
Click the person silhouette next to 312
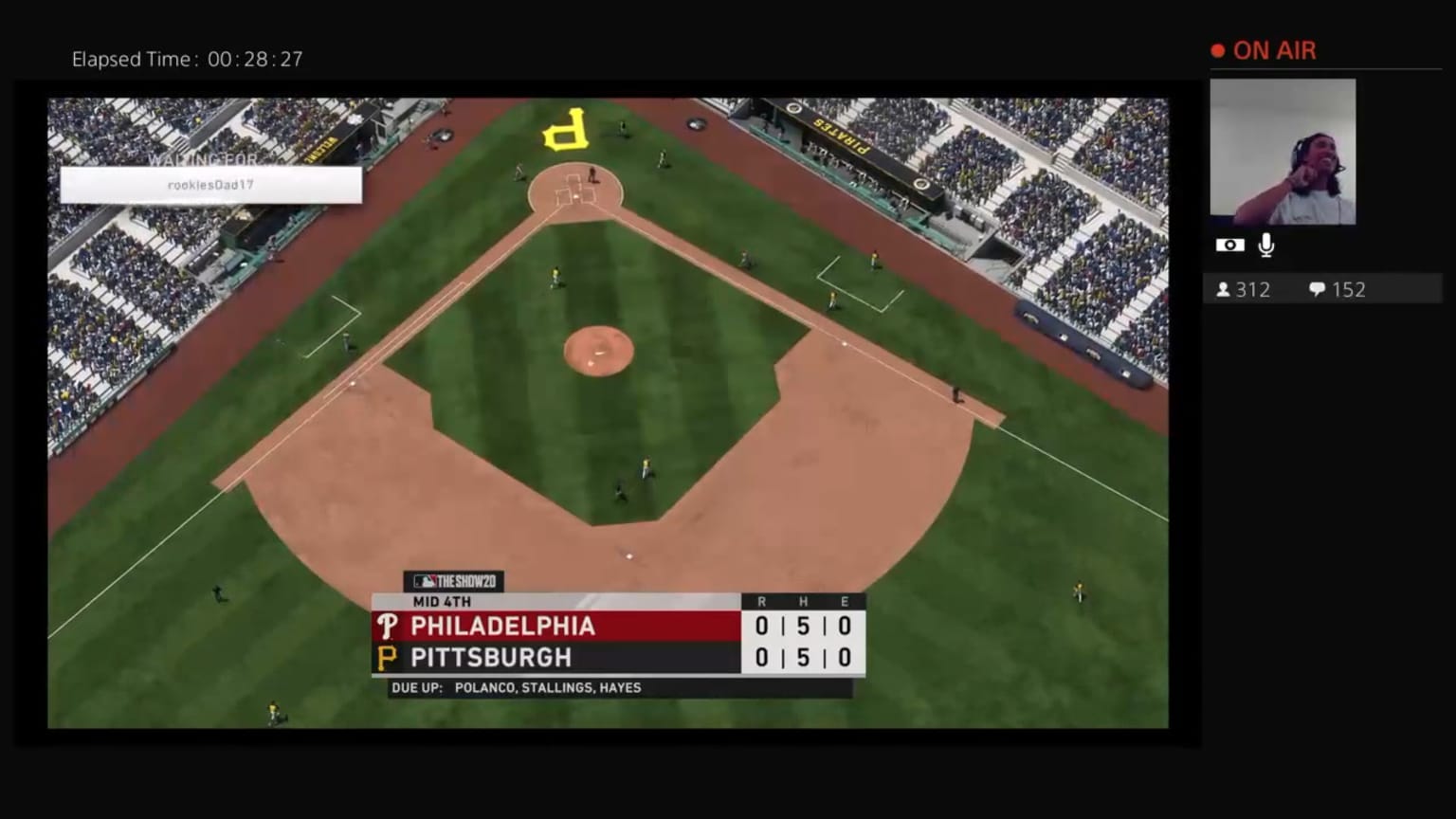click(x=1224, y=289)
